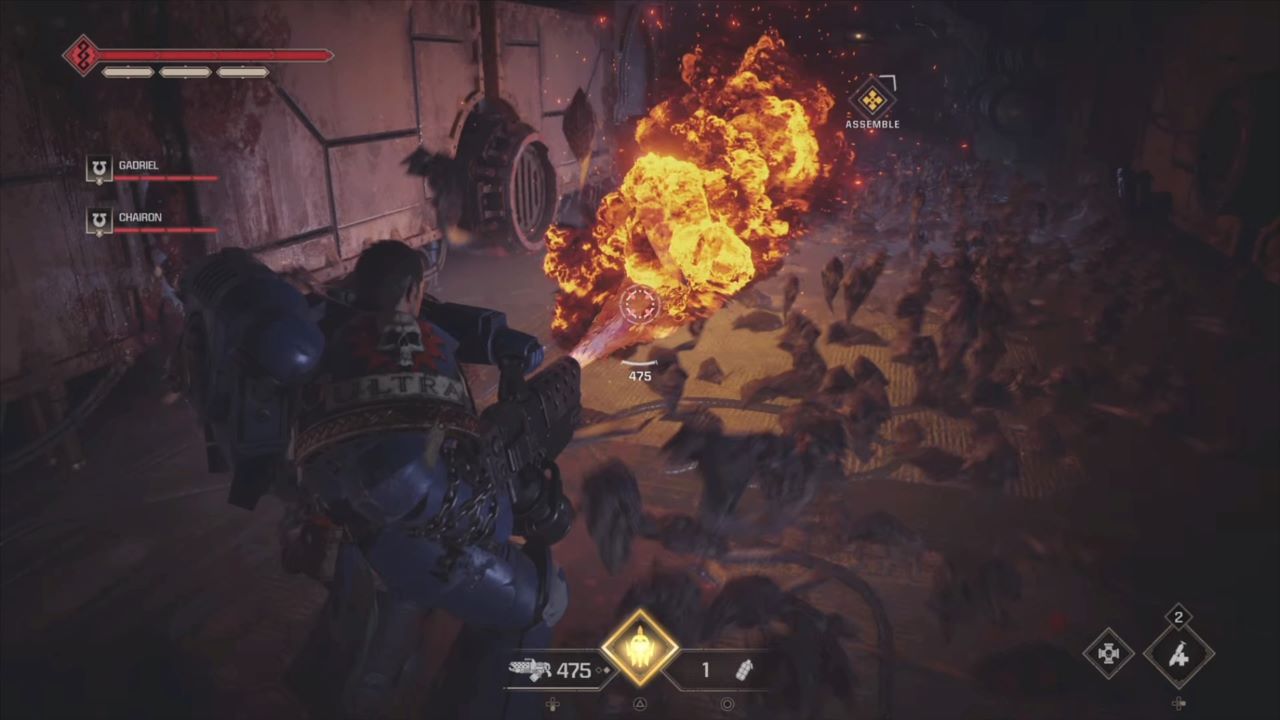
Task: Activate the glowing gold ability icon
Action: (640, 648)
